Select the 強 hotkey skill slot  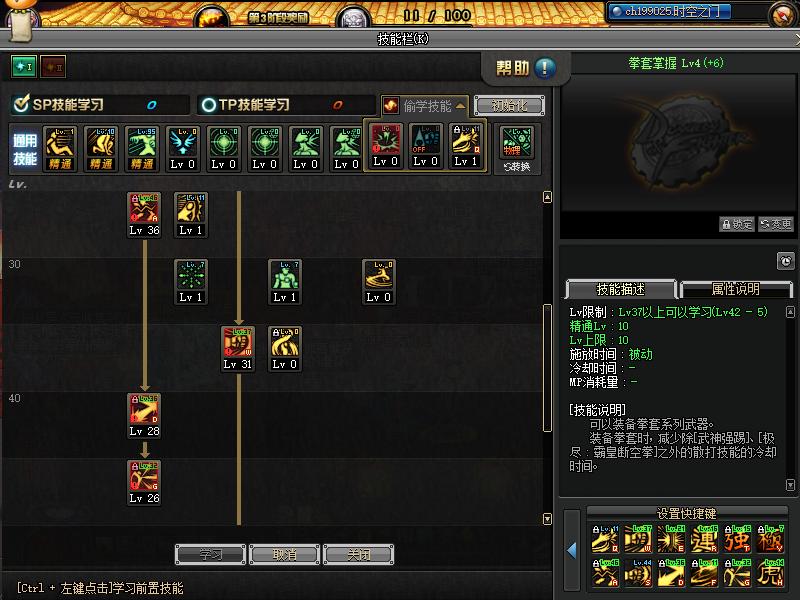click(x=738, y=540)
